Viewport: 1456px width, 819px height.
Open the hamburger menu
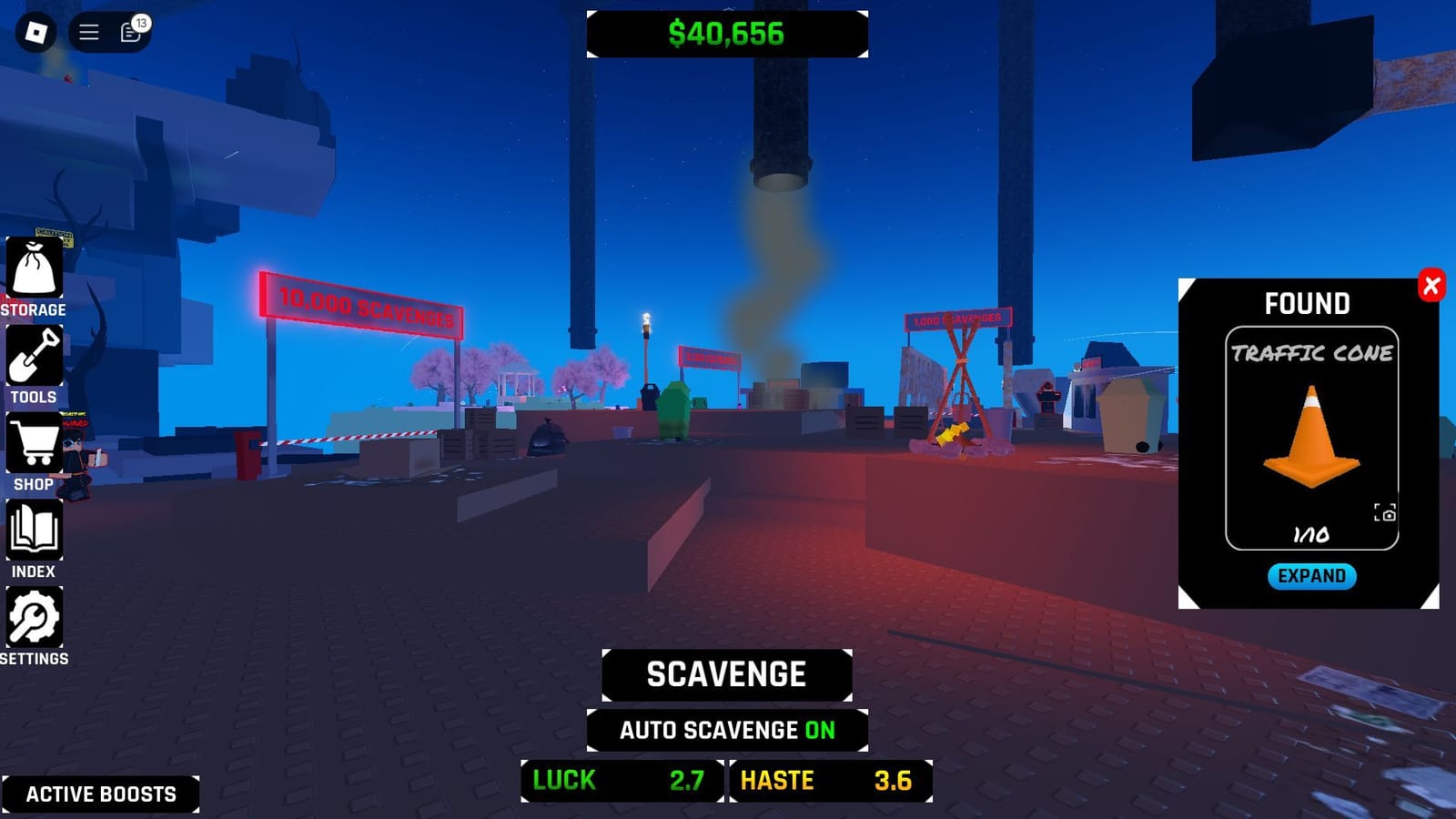point(88,32)
